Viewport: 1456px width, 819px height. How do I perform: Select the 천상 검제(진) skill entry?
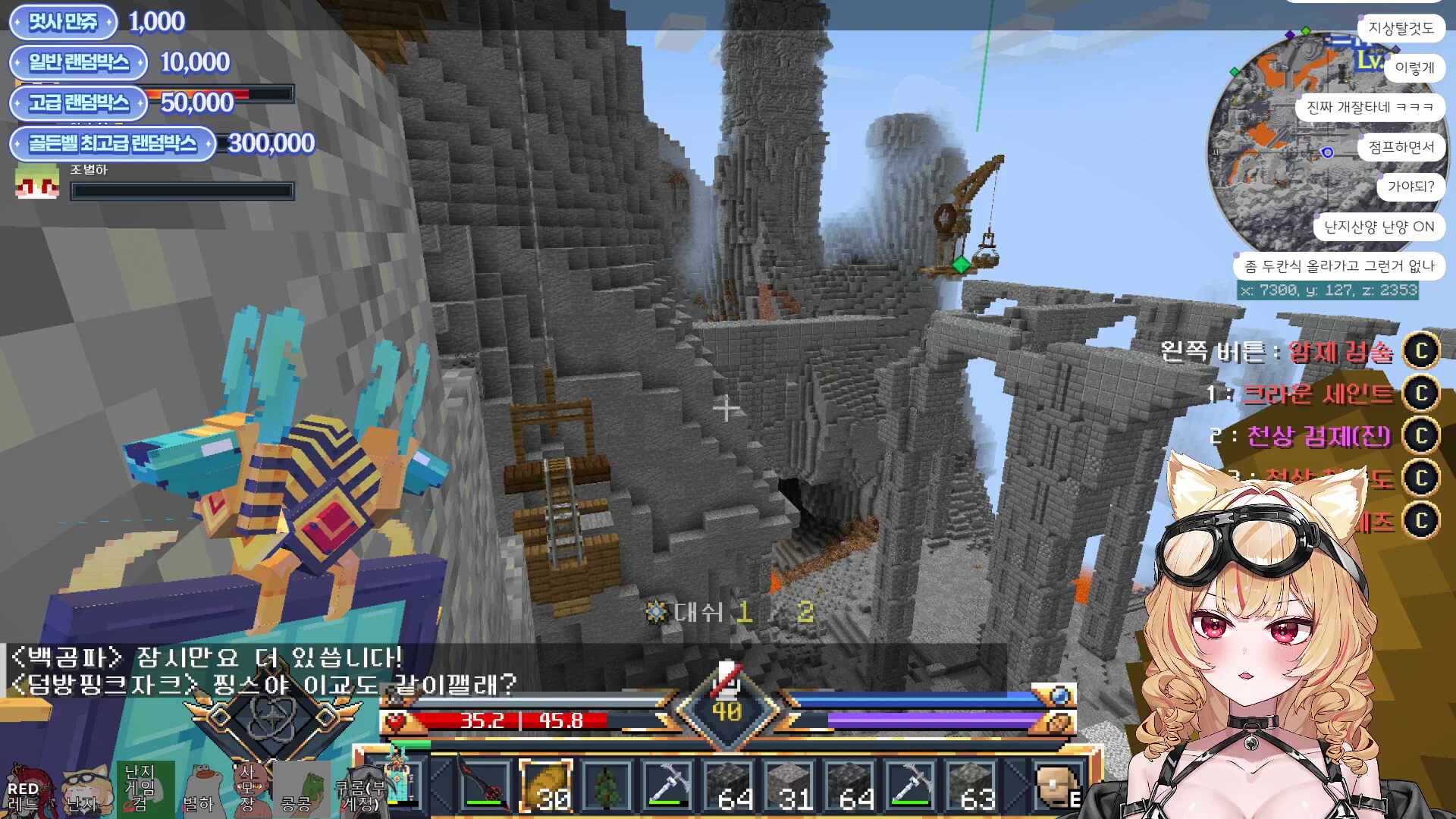click(x=1319, y=436)
